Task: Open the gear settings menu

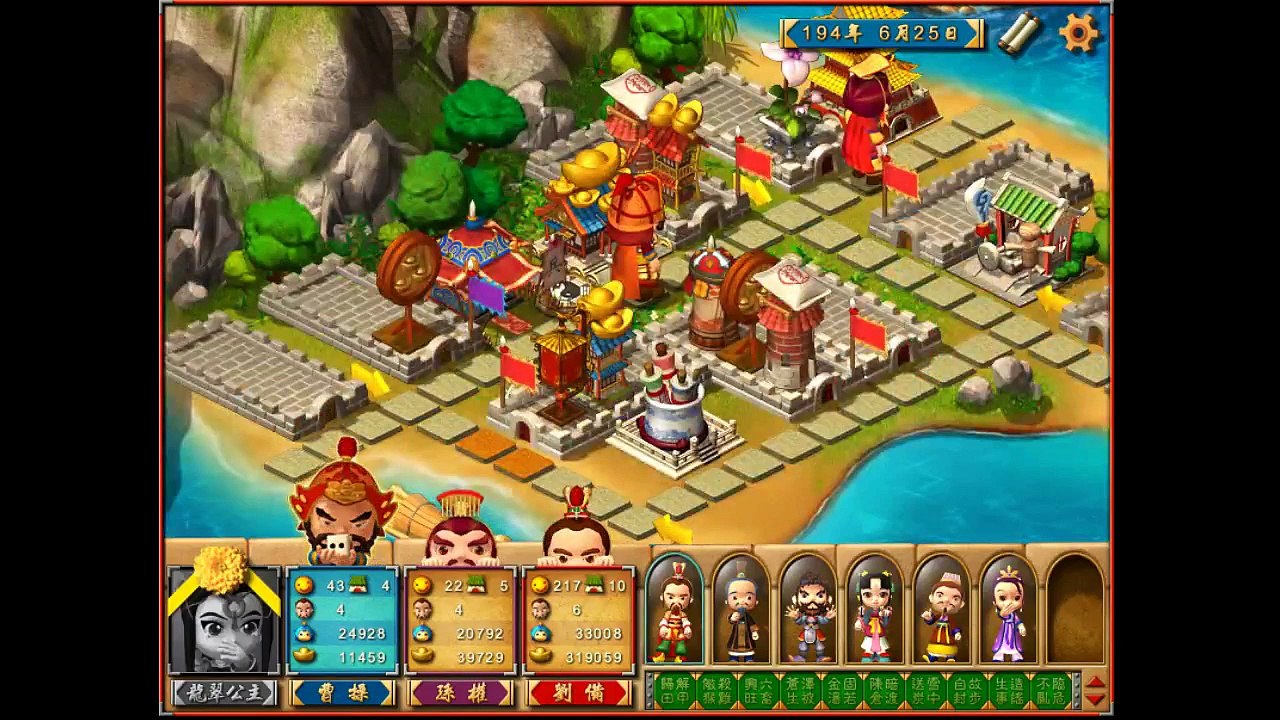Action: click(x=1078, y=33)
